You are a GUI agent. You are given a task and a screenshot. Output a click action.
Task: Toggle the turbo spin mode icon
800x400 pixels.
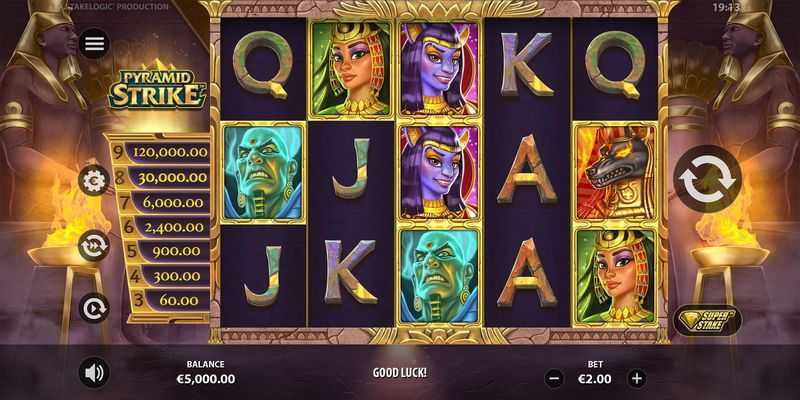(94, 244)
